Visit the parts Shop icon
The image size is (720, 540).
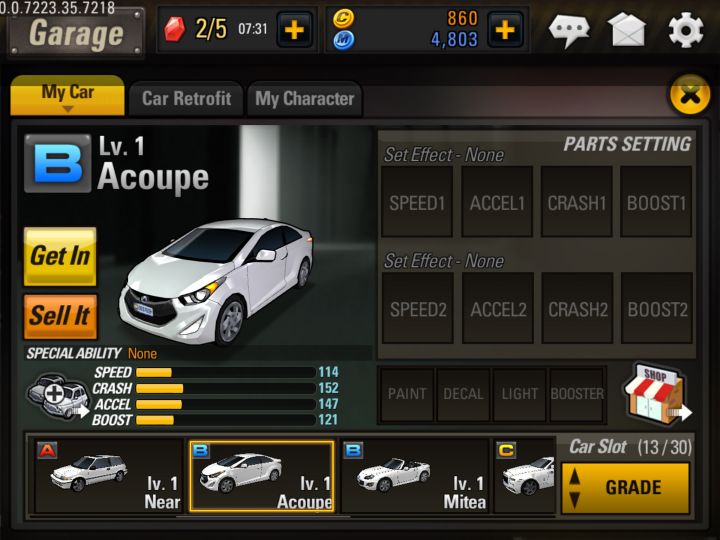(x=657, y=394)
